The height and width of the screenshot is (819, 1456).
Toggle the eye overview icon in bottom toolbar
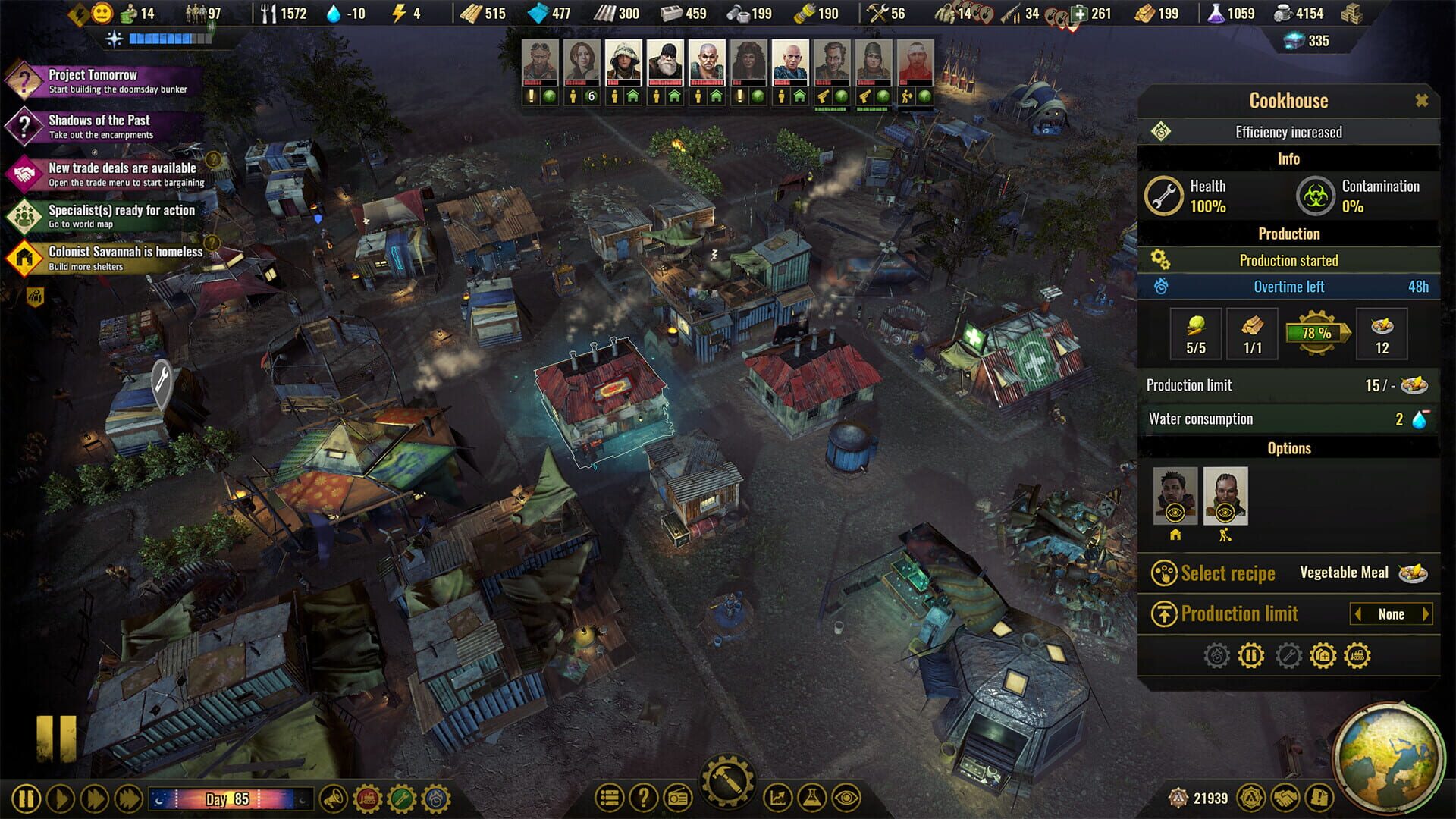pyautogui.click(x=848, y=799)
